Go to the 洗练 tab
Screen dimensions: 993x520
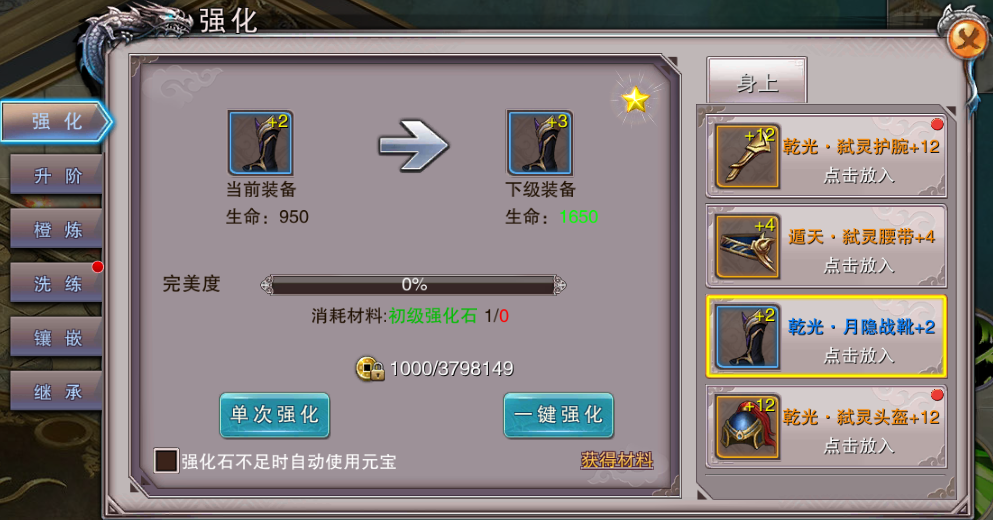55,284
